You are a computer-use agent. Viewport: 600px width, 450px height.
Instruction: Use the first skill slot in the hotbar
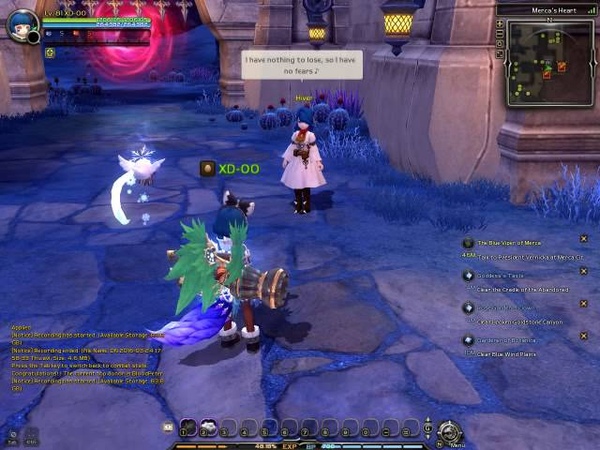tap(187, 427)
